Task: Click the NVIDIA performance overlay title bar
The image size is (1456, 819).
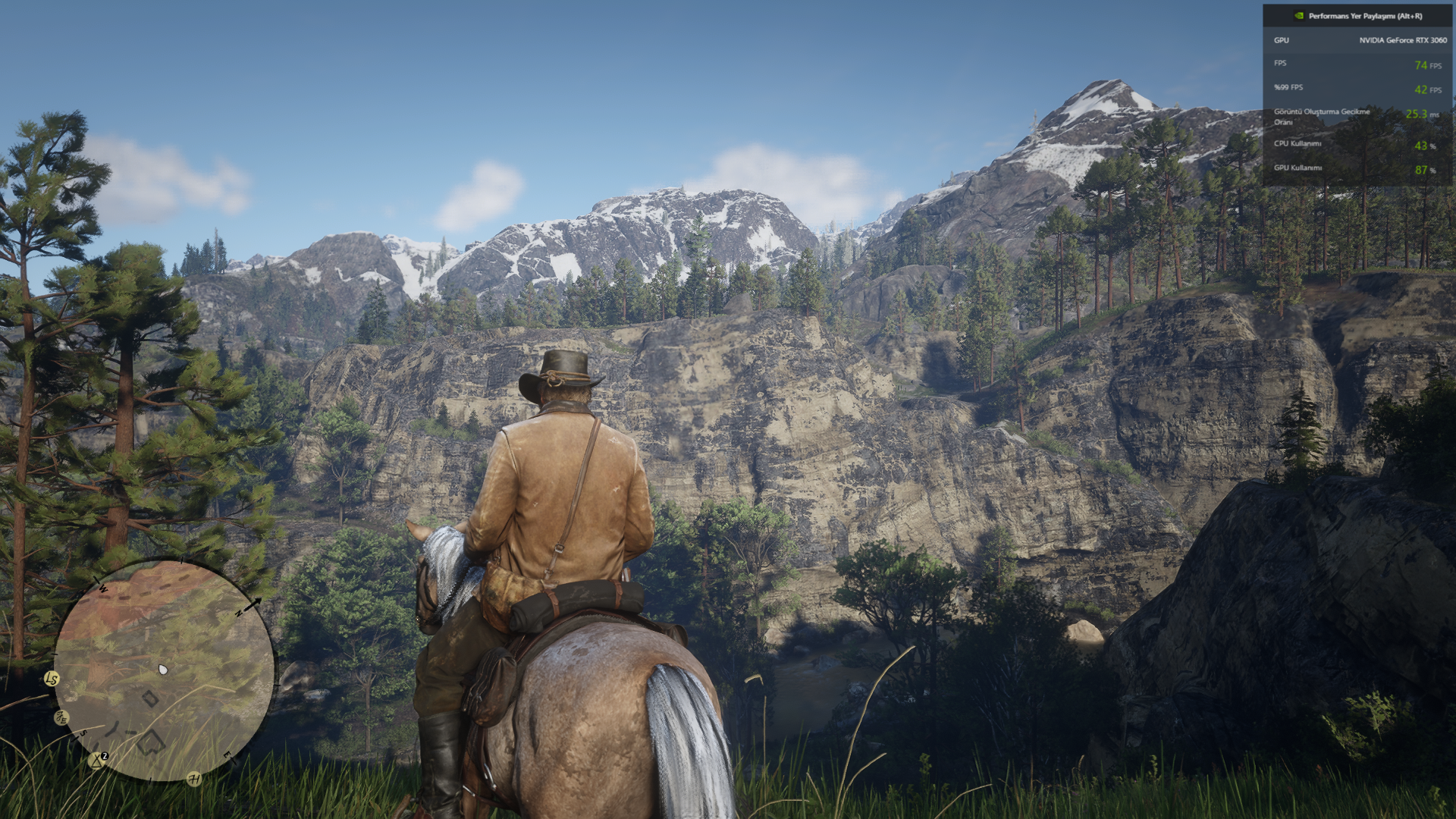Action: 1357,15
